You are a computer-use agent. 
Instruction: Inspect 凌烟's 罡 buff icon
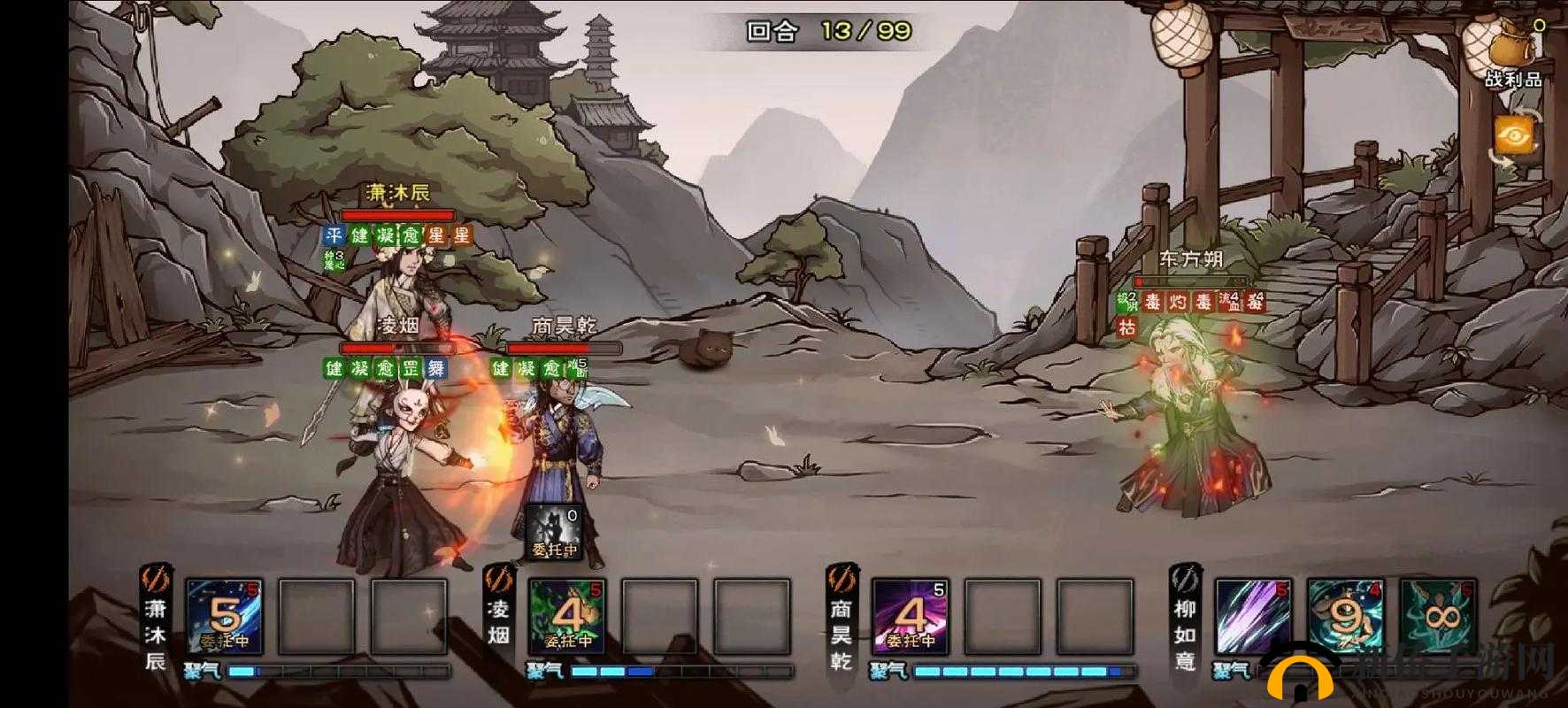(411, 368)
